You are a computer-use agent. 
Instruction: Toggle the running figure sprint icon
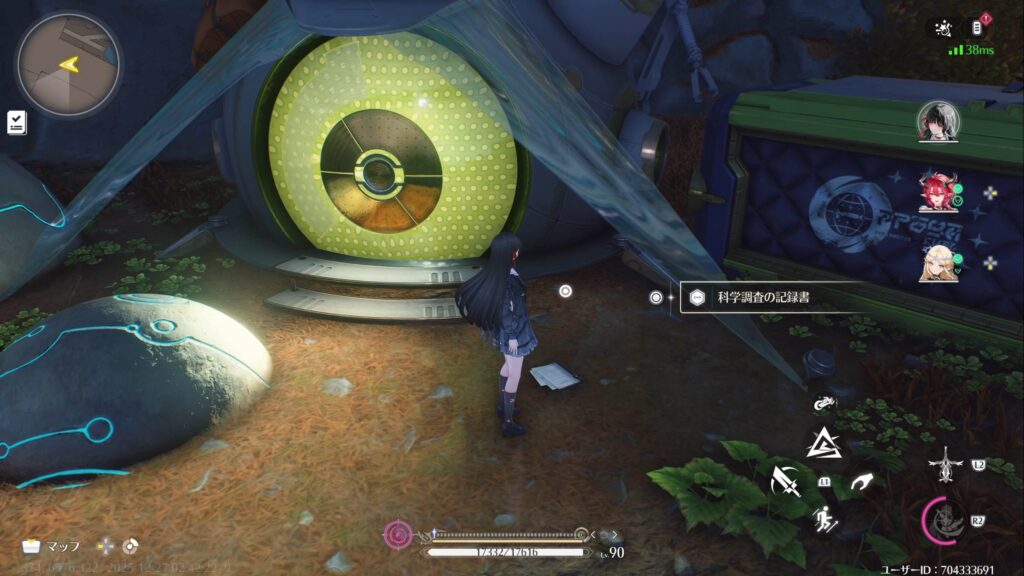tap(825, 519)
